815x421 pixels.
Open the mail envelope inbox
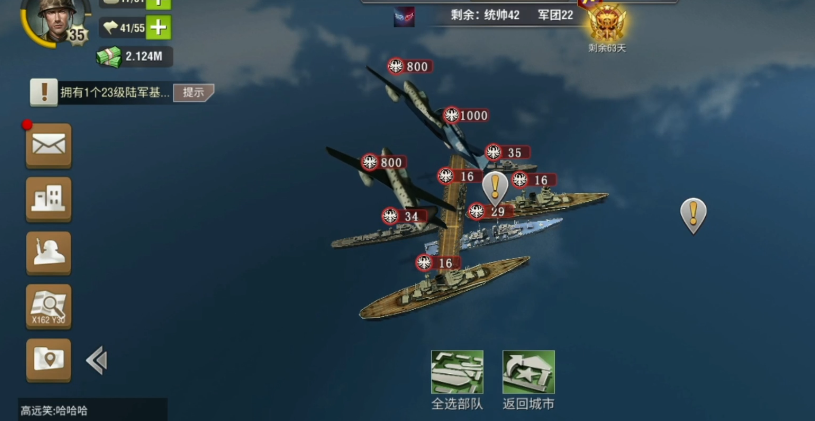48,145
